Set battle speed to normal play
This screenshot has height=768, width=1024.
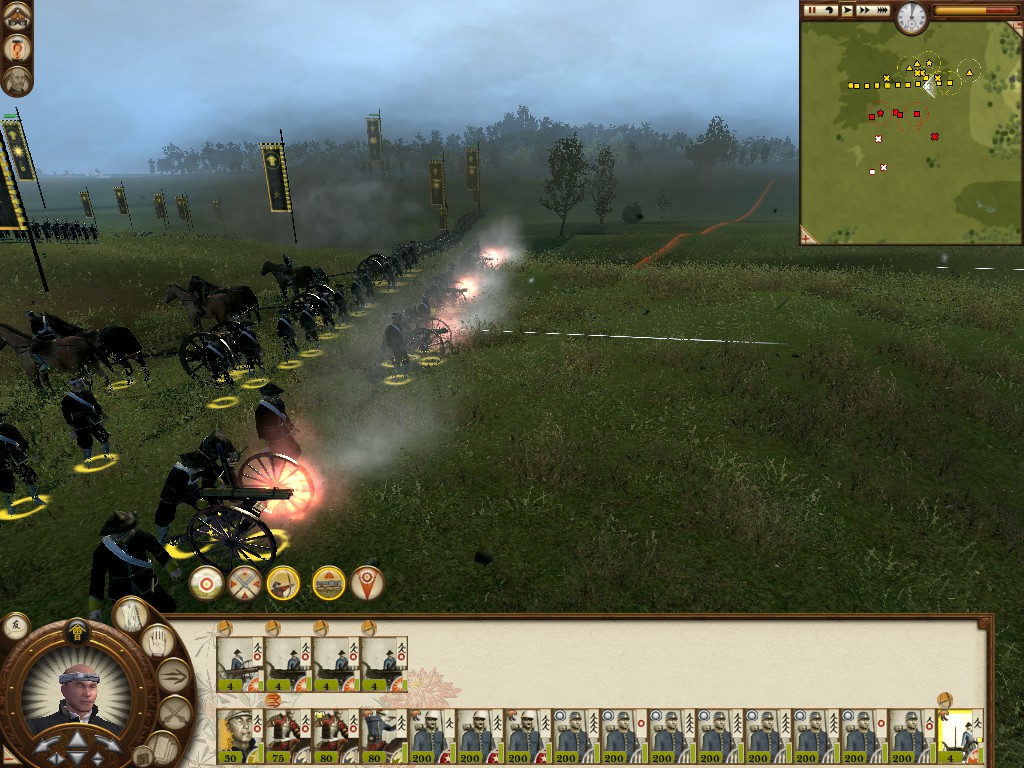[847, 10]
